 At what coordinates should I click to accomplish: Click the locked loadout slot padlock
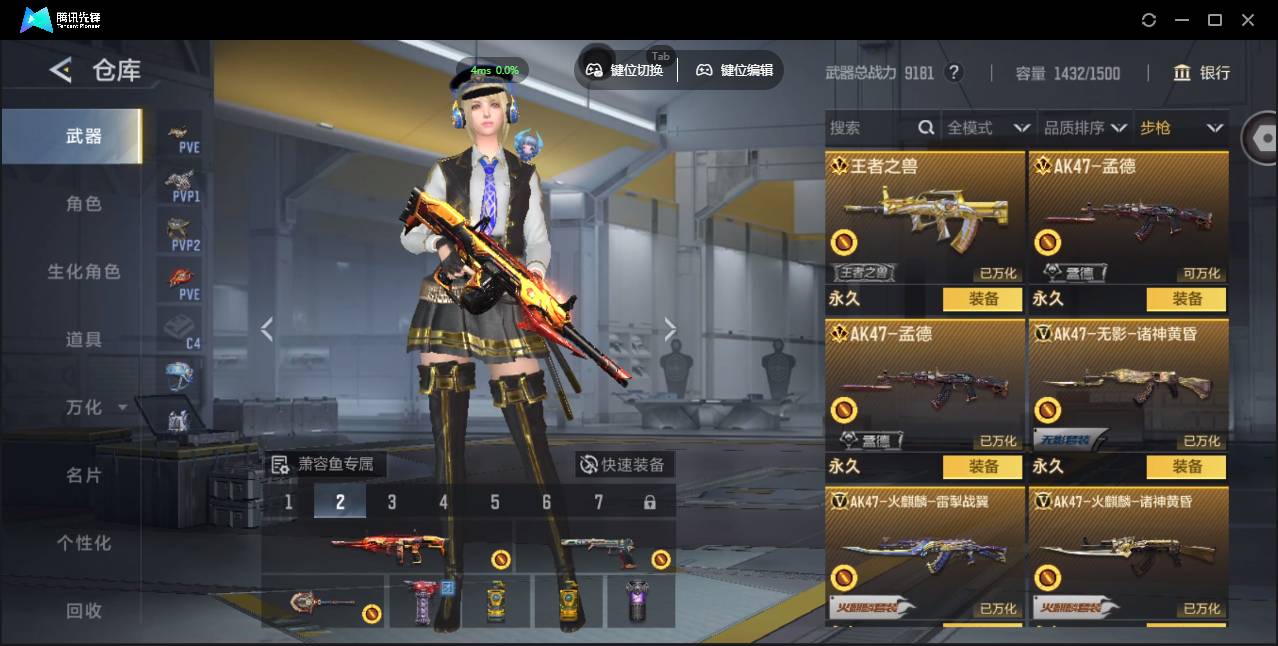(650, 502)
